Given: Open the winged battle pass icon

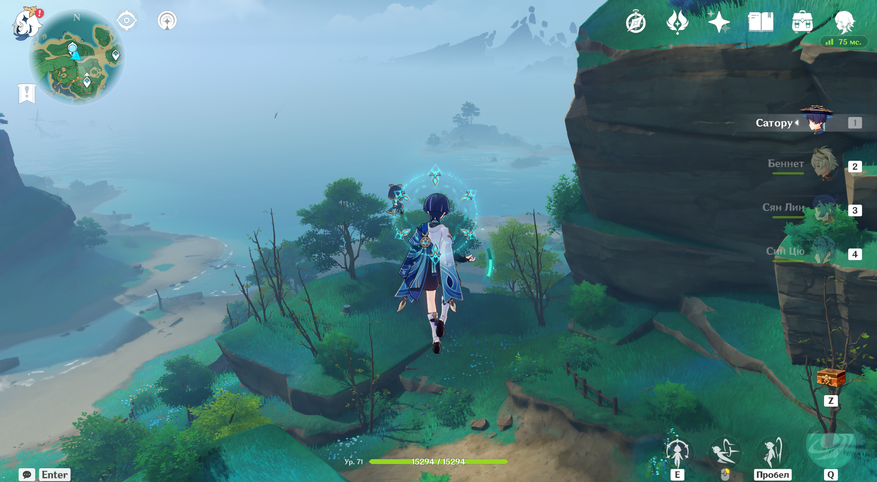Looking at the screenshot, I should coord(677,22).
